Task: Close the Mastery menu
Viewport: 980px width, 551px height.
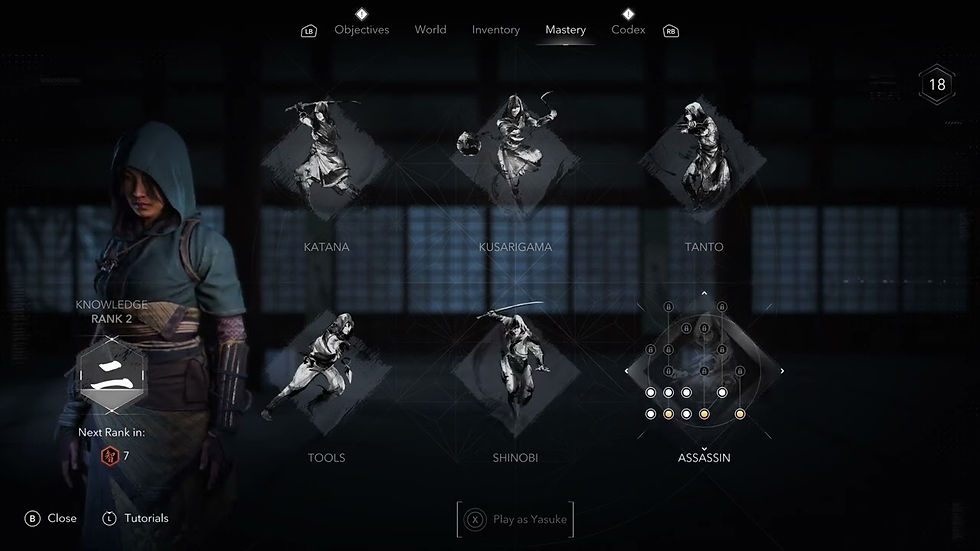Action: 51,518
